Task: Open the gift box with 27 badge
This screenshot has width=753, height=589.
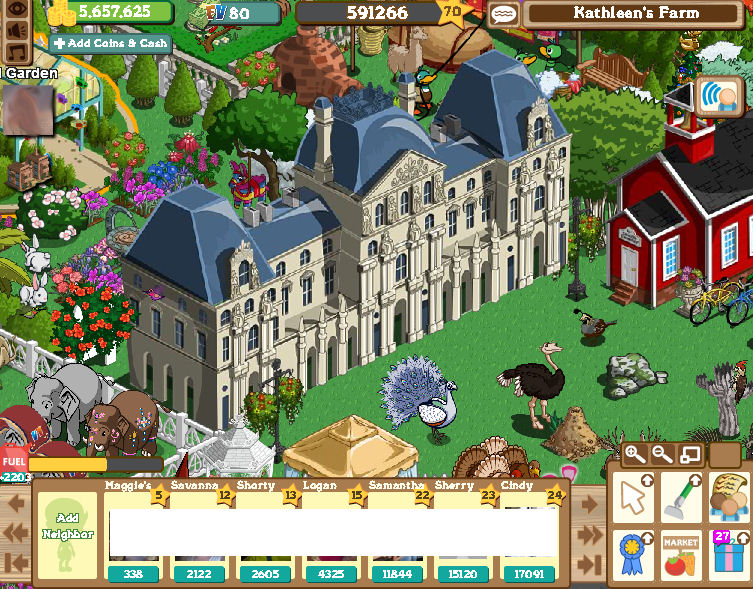Action: point(729,554)
